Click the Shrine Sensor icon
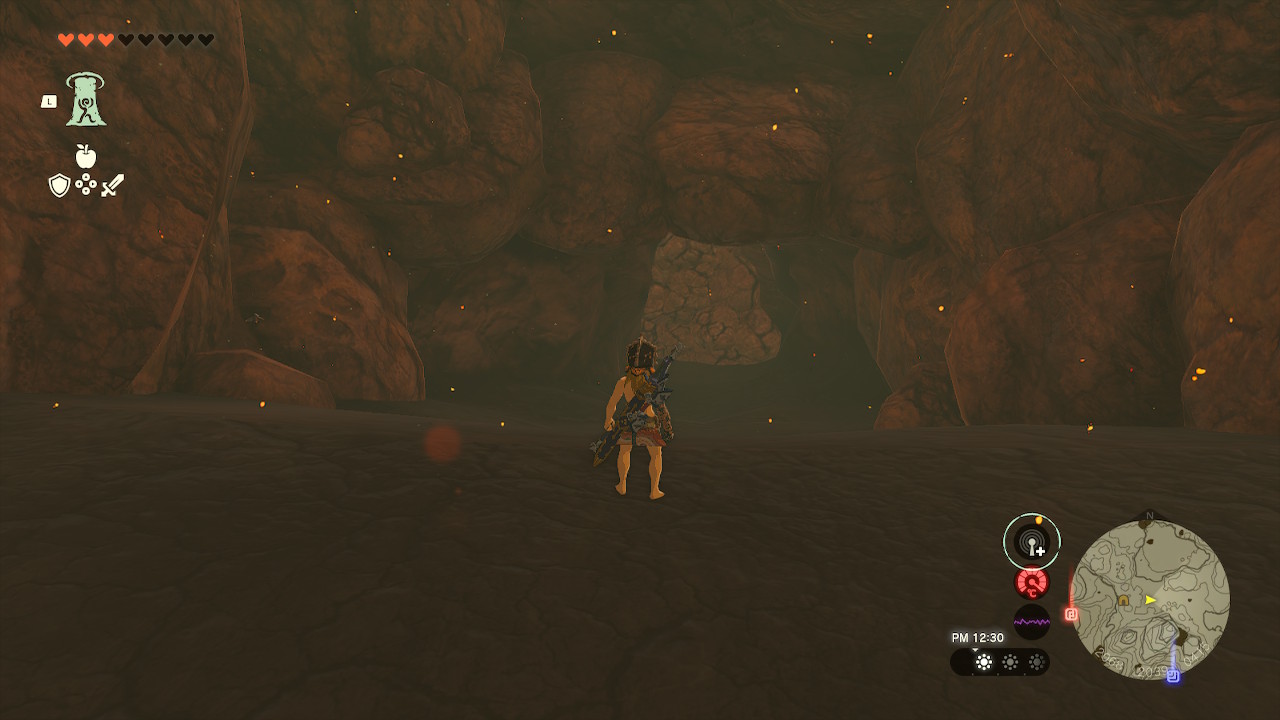This screenshot has width=1280, height=720. point(1031,541)
